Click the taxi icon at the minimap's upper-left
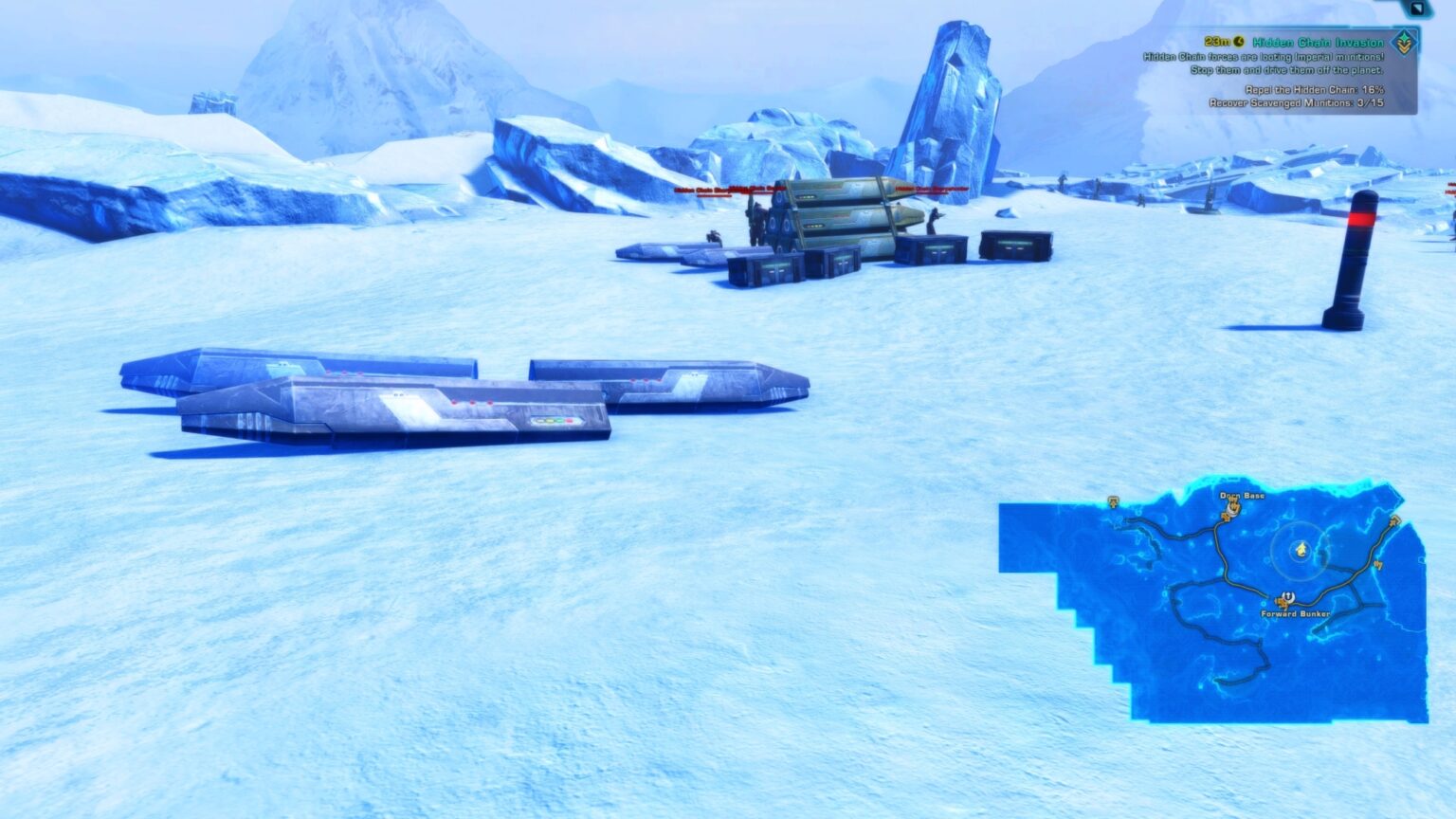1456x819 pixels. pyautogui.click(x=1113, y=503)
